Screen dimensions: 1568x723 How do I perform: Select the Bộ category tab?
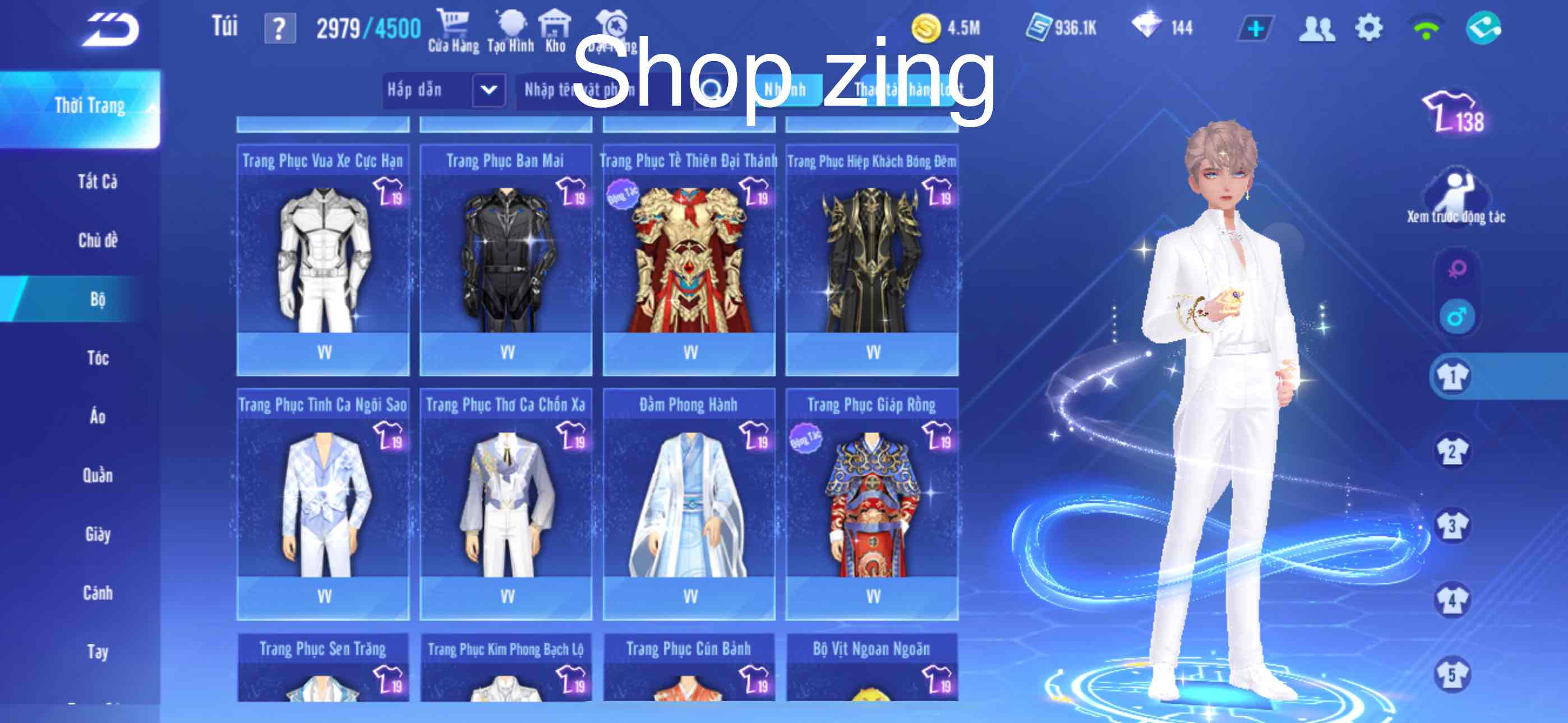pyautogui.click(x=98, y=299)
